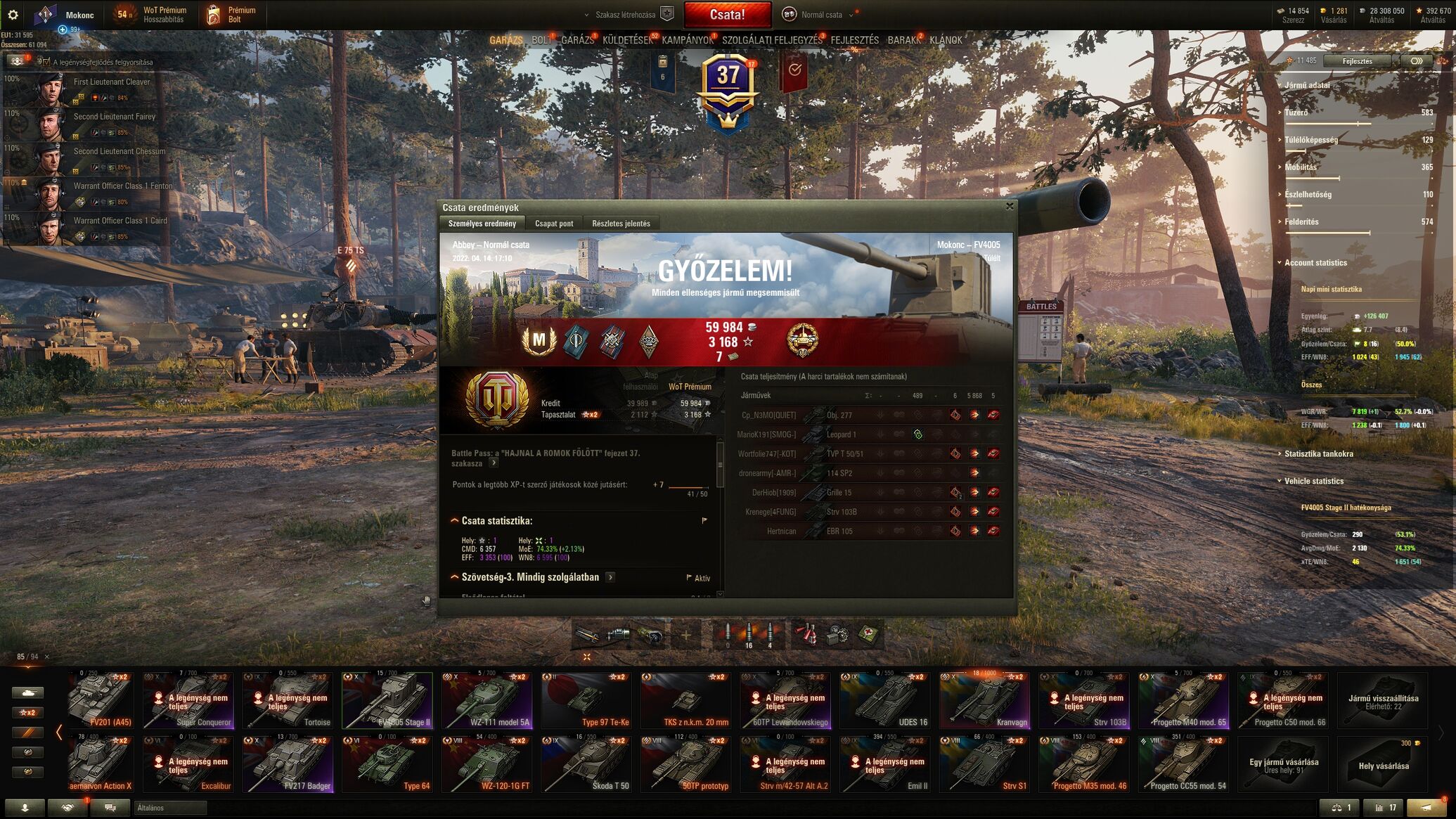The height and width of the screenshot is (819, 1456).
Task: Open the KLÁNOK clans menu
Action: (946, 40)
